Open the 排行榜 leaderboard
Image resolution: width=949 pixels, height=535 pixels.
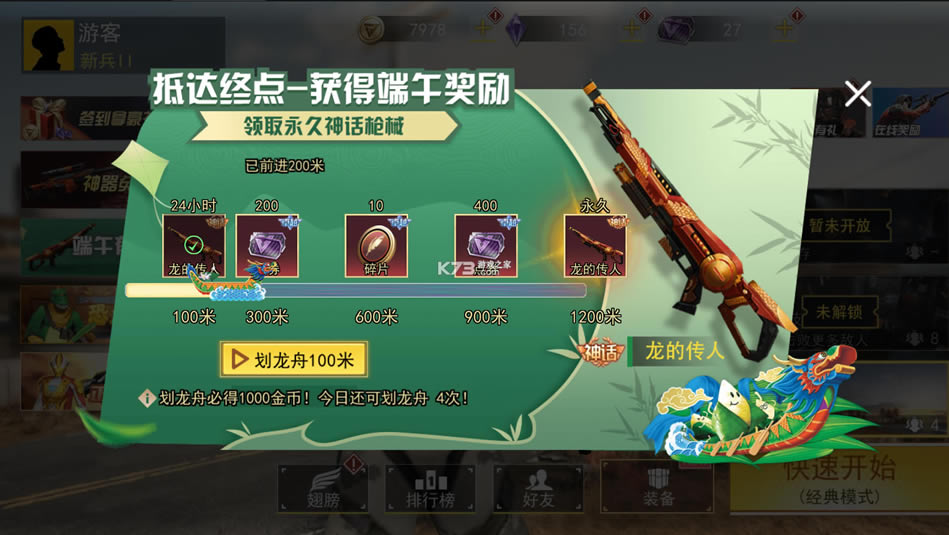pos(430,487)
